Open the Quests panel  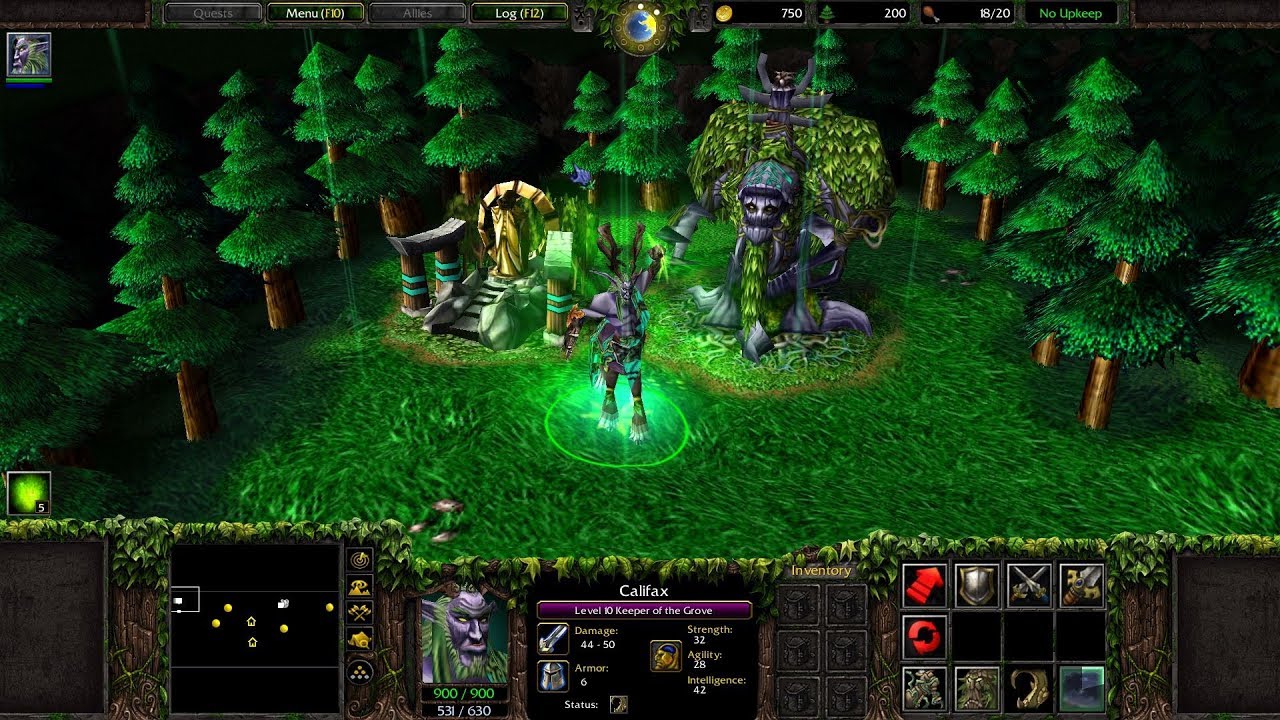click(x=213, y=14)
